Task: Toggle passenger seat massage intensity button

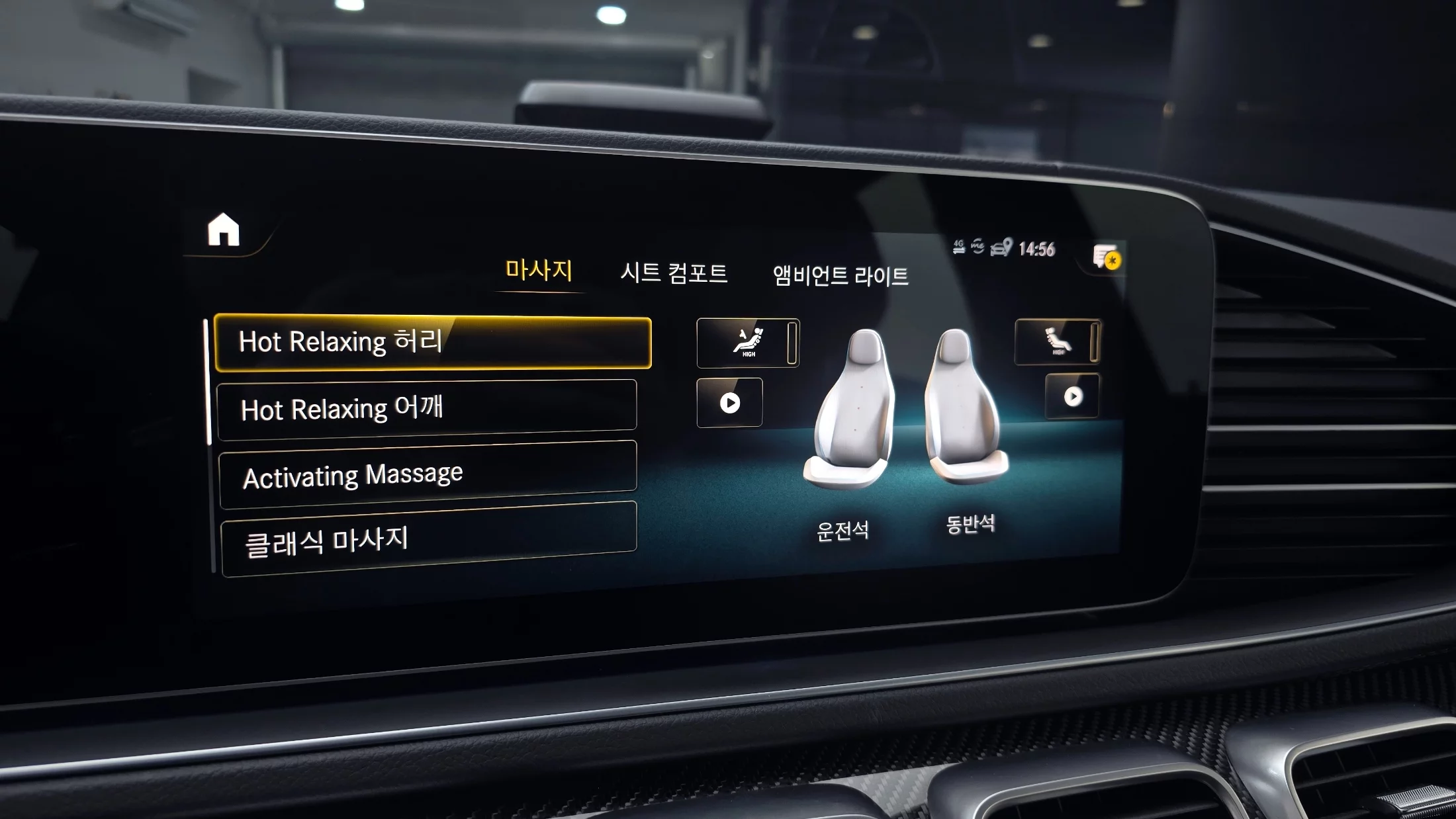Action: click(x=1057, y=341)
